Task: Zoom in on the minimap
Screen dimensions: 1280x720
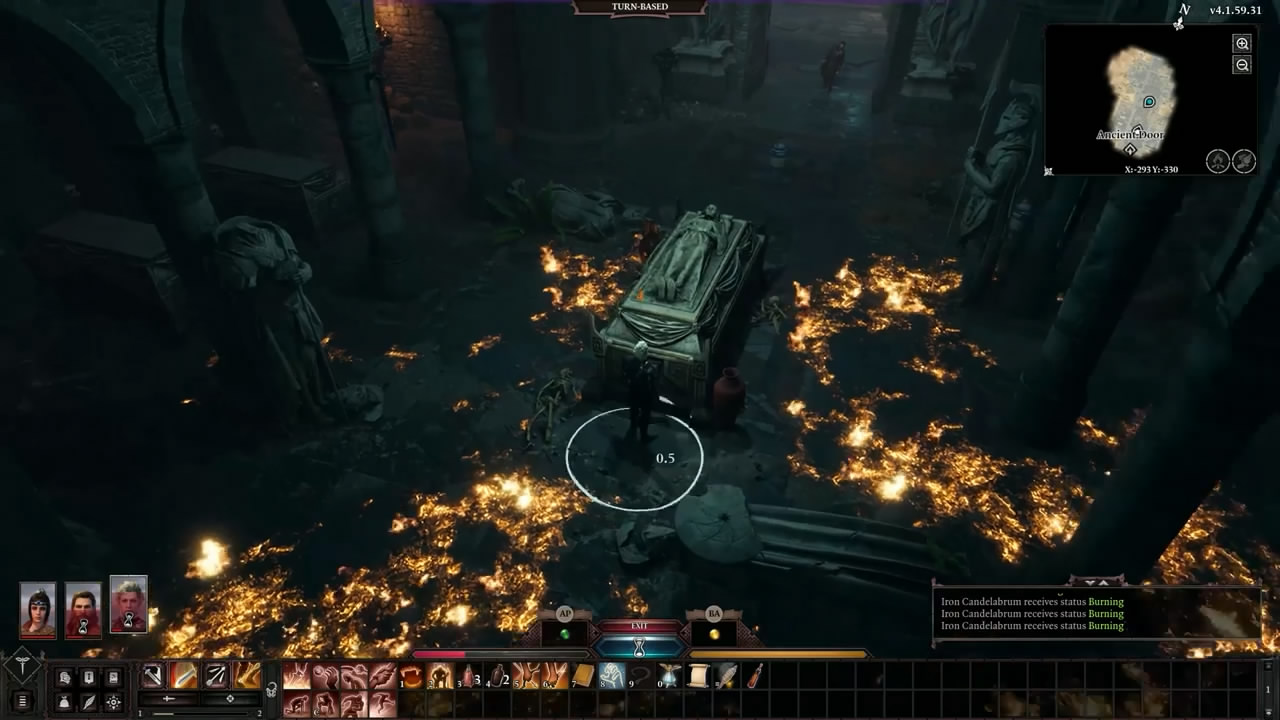Action: (1242, 44)
